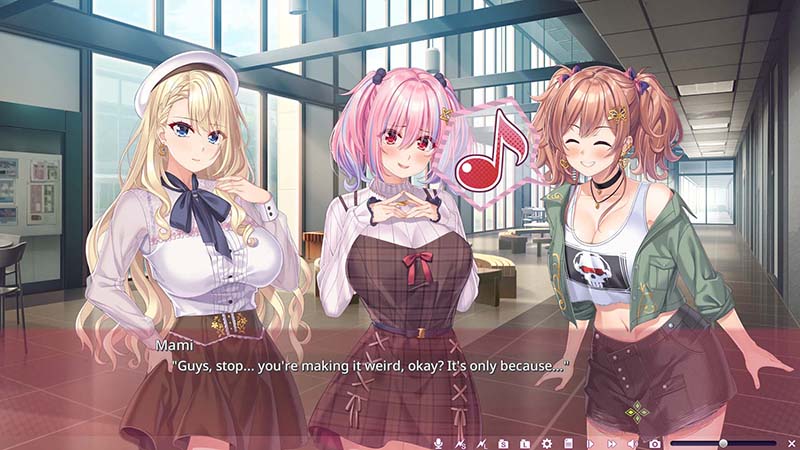Screen dimensions: 800x450
Task: Show the dialogue backlog page icon
Action: (568, 443)
